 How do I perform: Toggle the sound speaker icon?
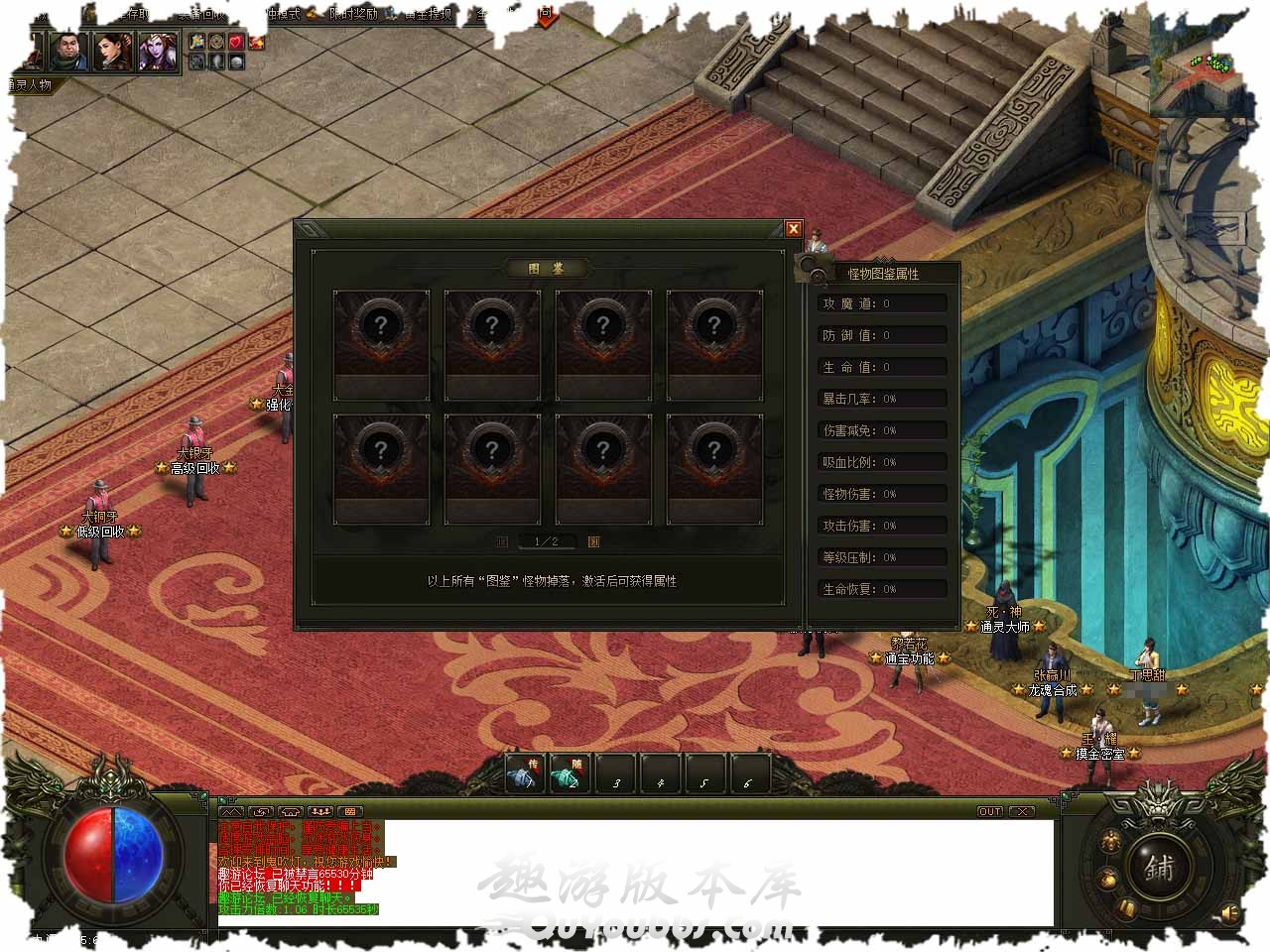coord(1230,911)
